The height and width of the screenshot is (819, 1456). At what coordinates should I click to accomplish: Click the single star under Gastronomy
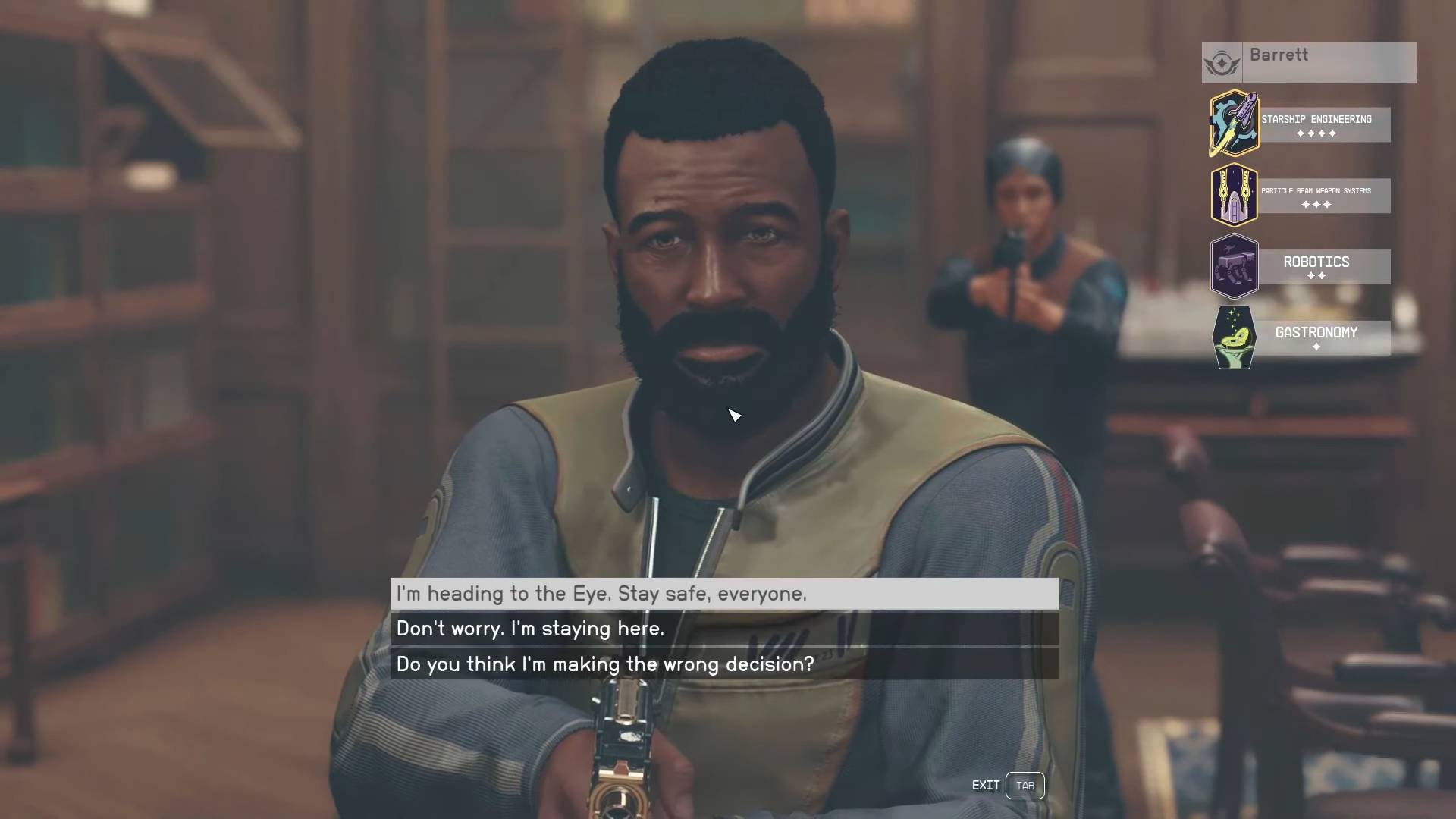click(x=1317, y=347)
